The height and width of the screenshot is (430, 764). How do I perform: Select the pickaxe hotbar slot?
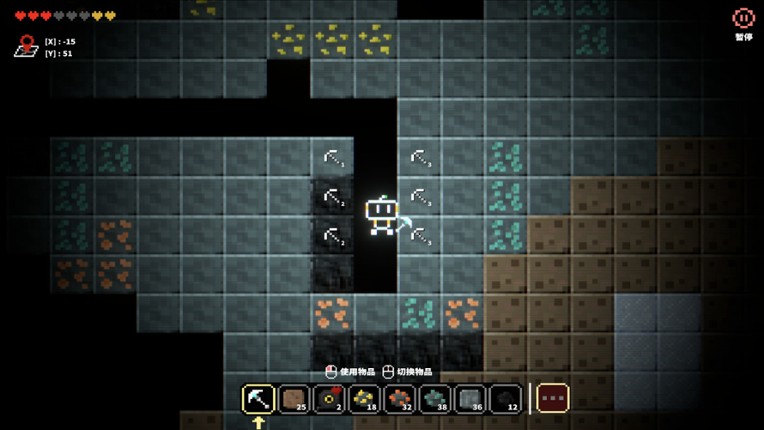259,398
